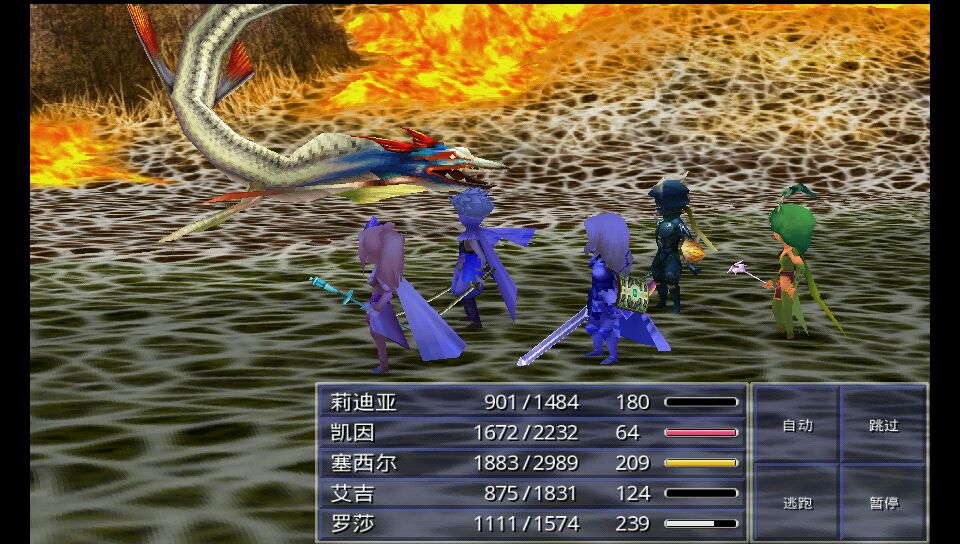Select the 逃跑 flee button
Screen dimensions: 960x544
coord(797,503)
